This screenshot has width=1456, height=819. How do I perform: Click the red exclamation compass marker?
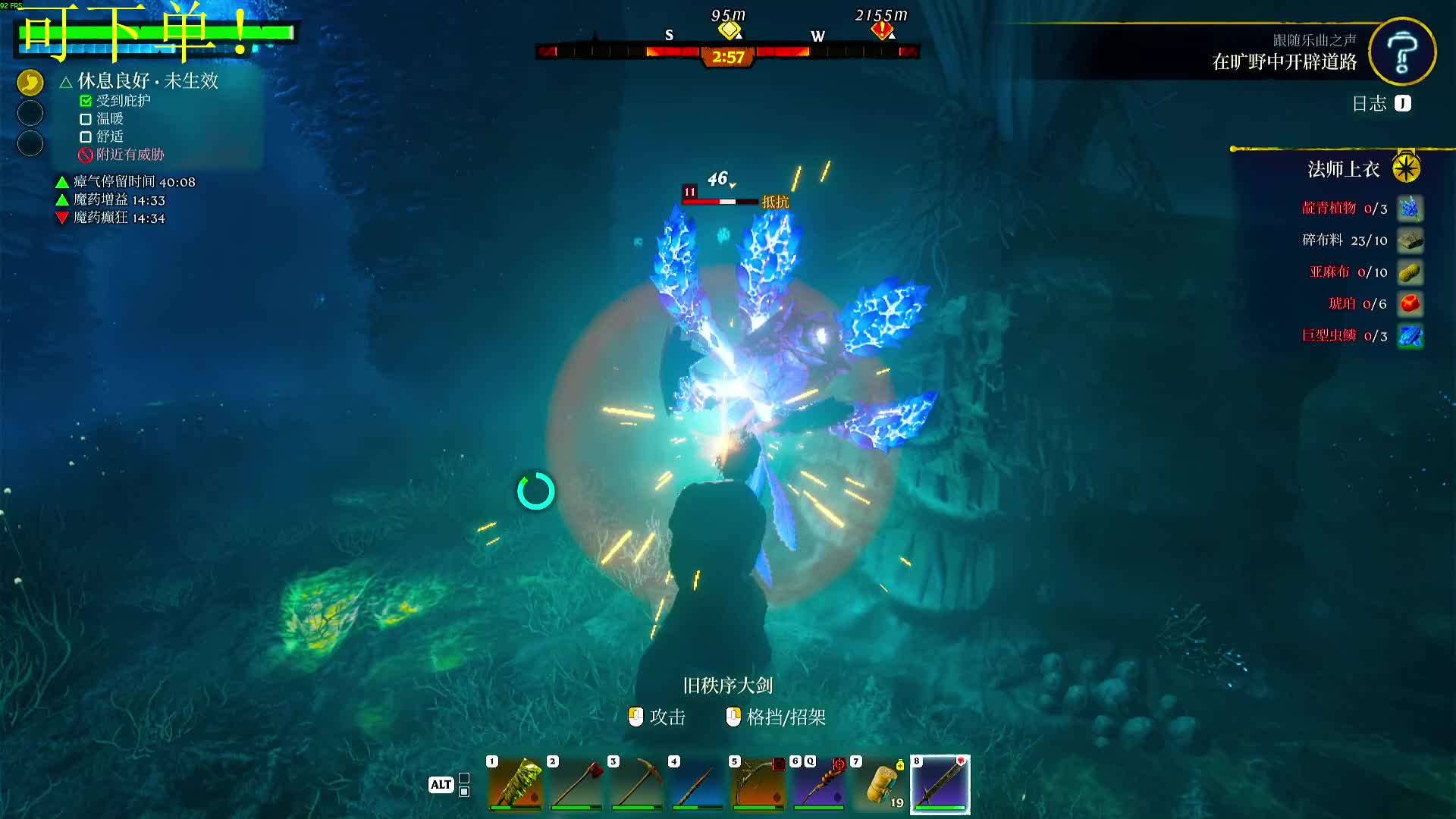(x=881, y=30)
